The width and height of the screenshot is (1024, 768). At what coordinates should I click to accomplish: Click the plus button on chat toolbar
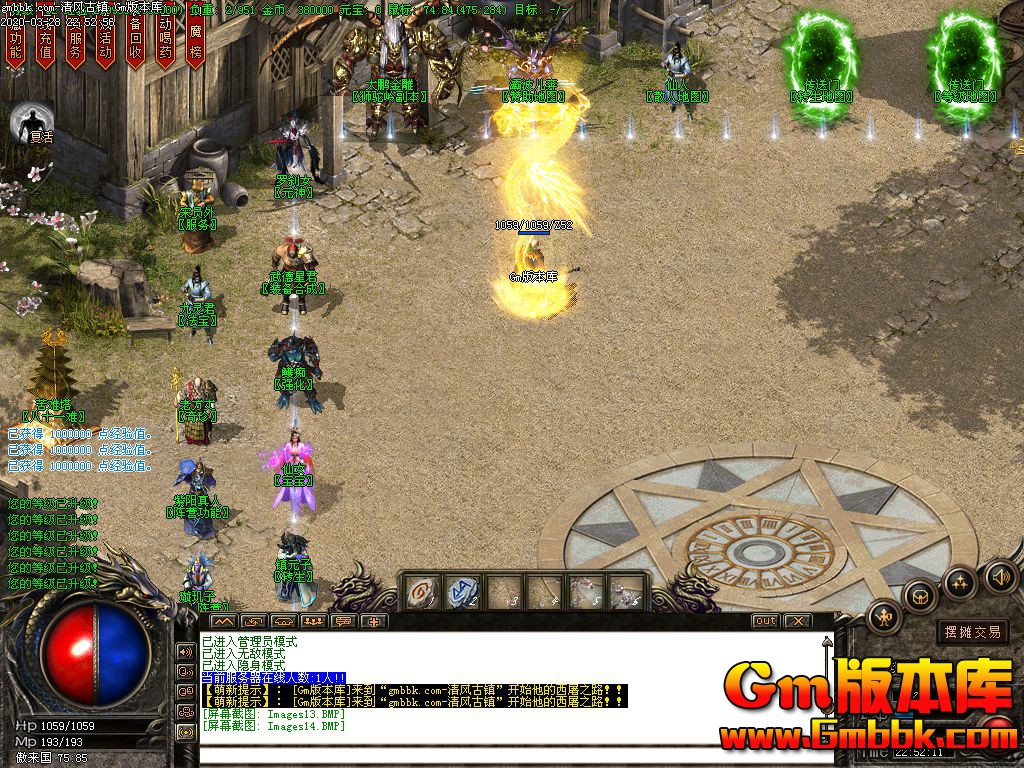point(376,621)
